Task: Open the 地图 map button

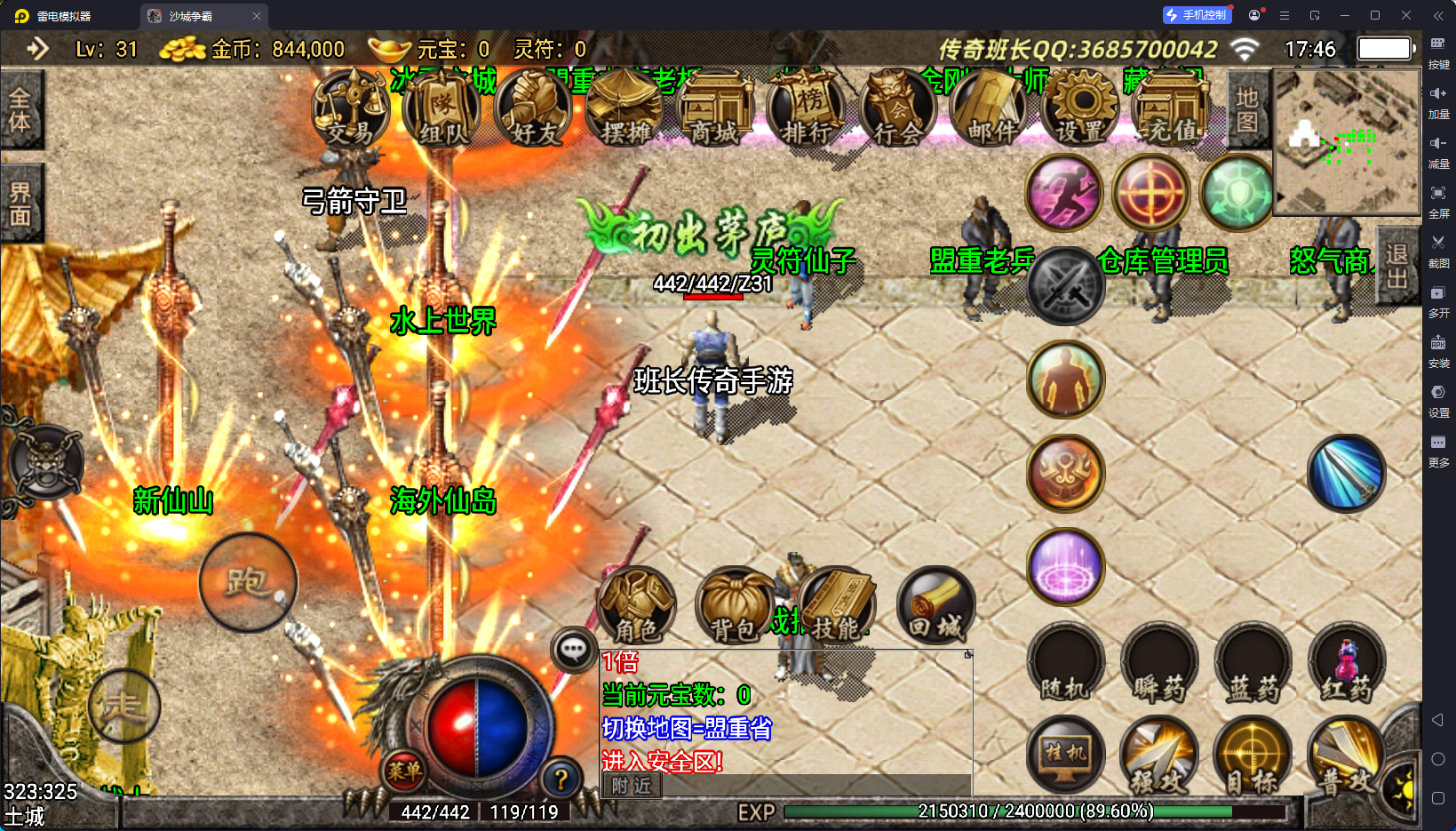Action: point(1247,109)
